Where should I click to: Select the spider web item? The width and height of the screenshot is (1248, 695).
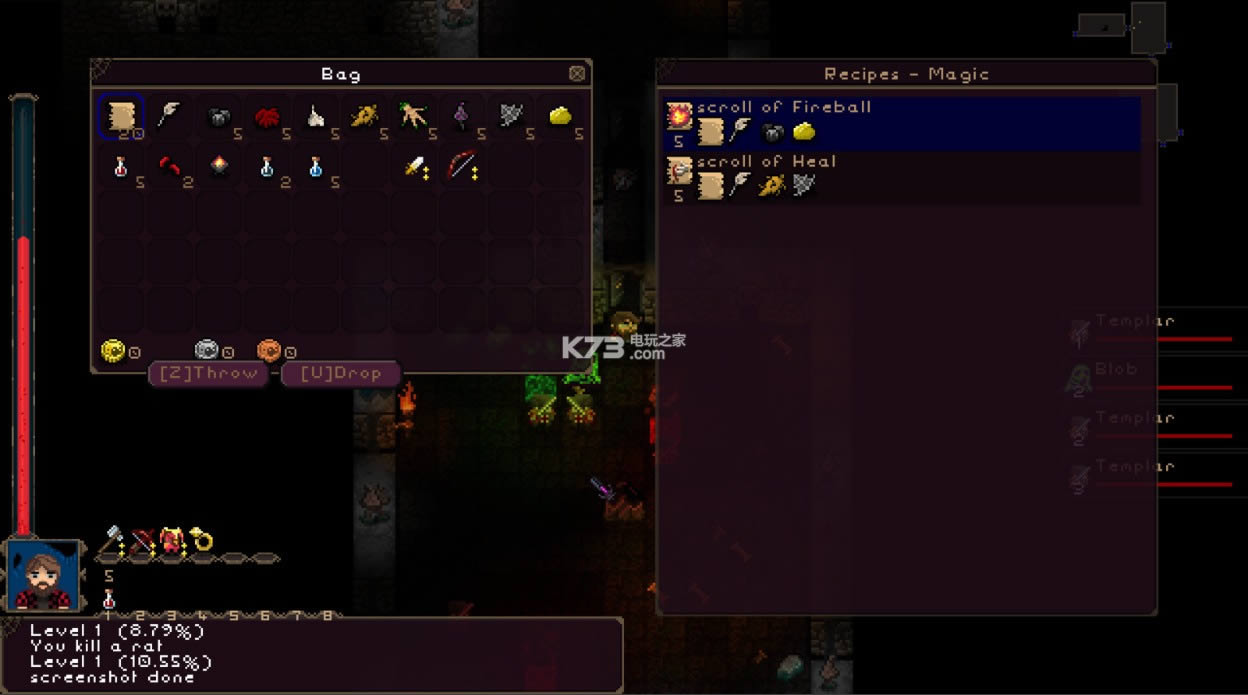click(511, 117)
